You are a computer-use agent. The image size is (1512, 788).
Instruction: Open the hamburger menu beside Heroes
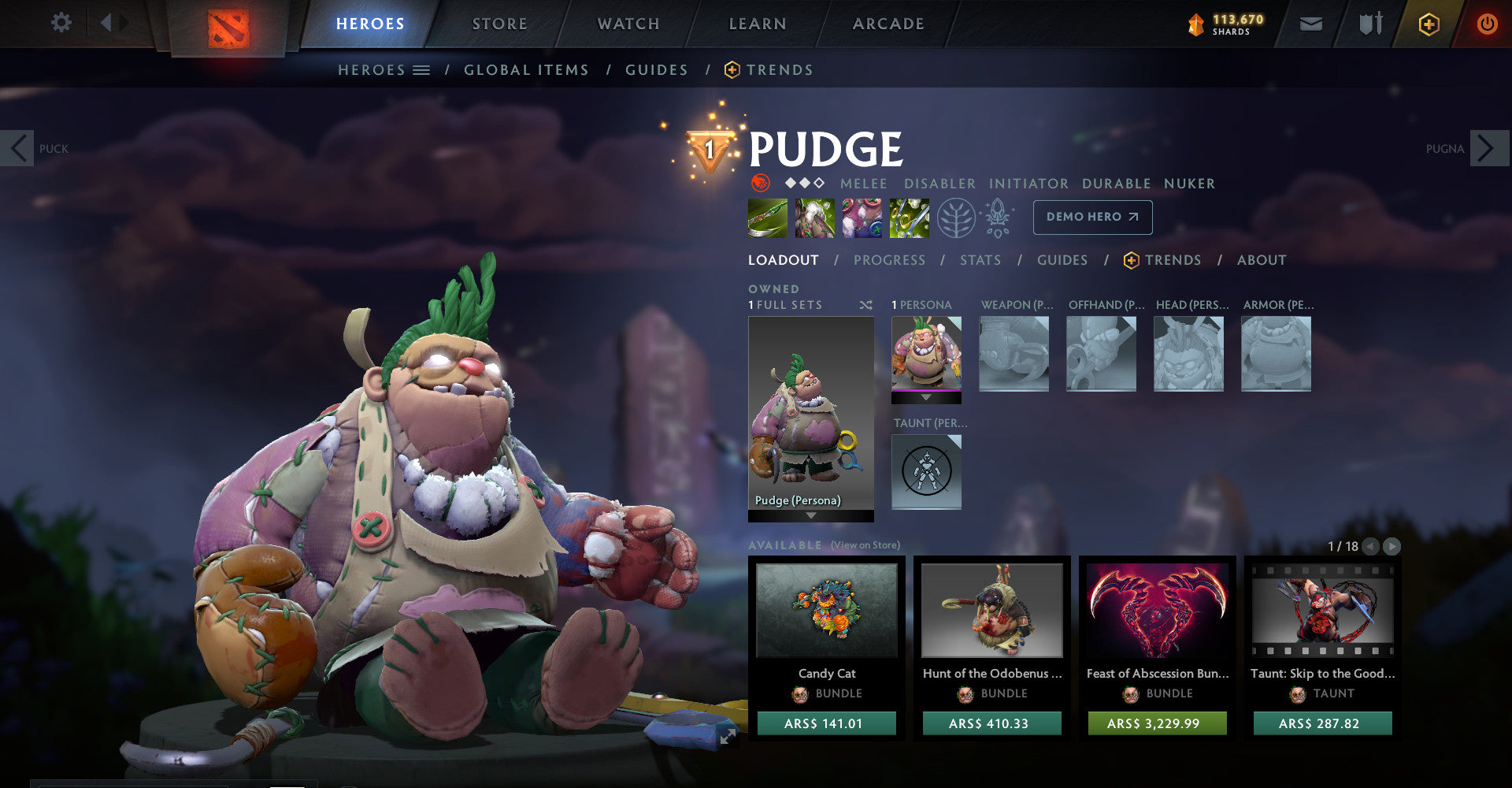pos(422,69)
